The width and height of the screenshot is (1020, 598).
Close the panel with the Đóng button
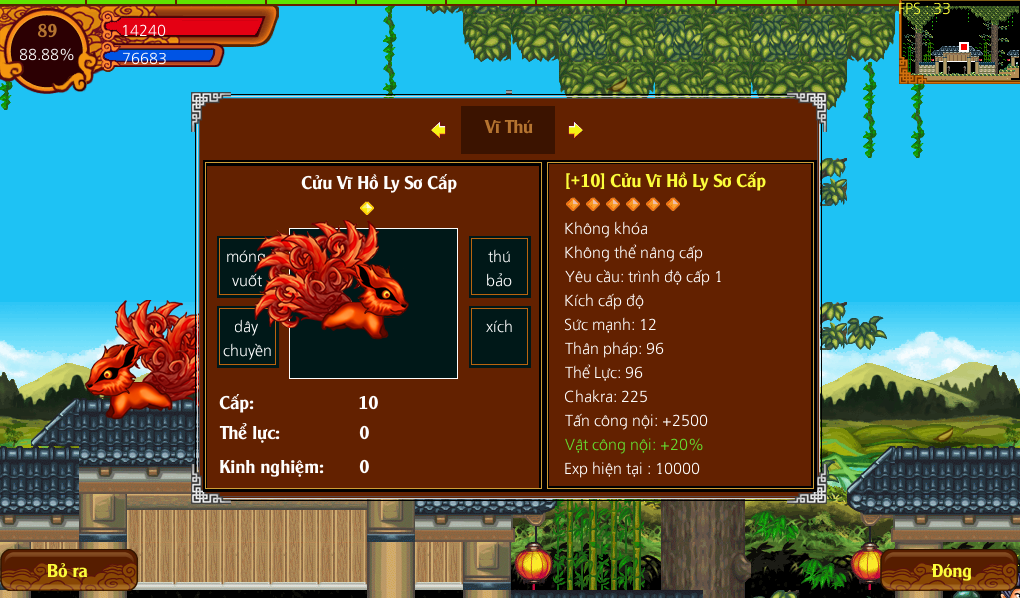[x=950, y=571]
